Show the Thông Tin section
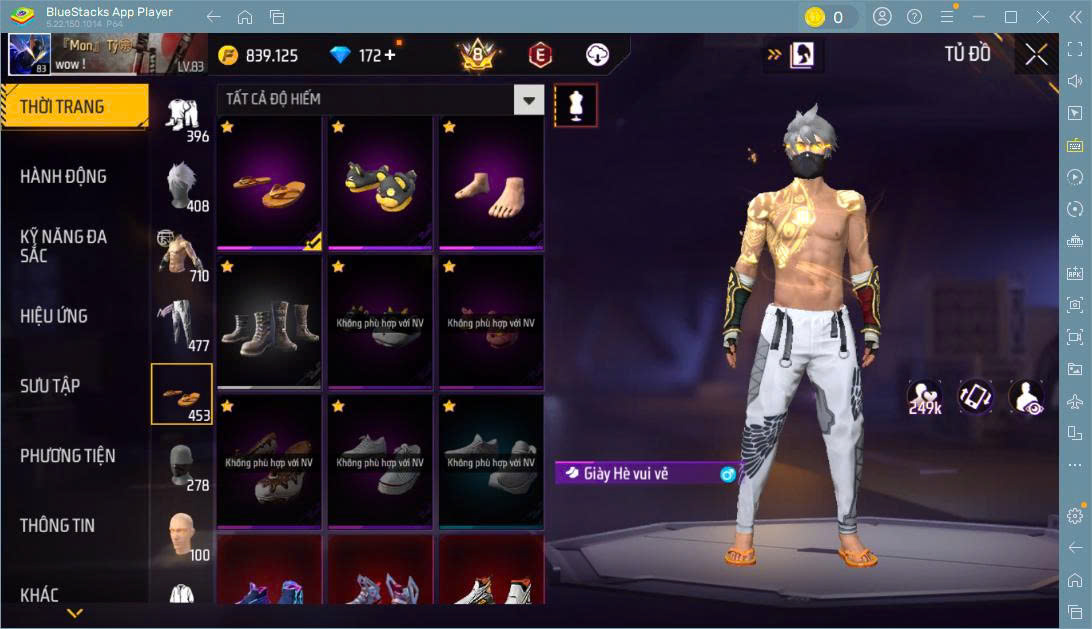 pos(59,526)
